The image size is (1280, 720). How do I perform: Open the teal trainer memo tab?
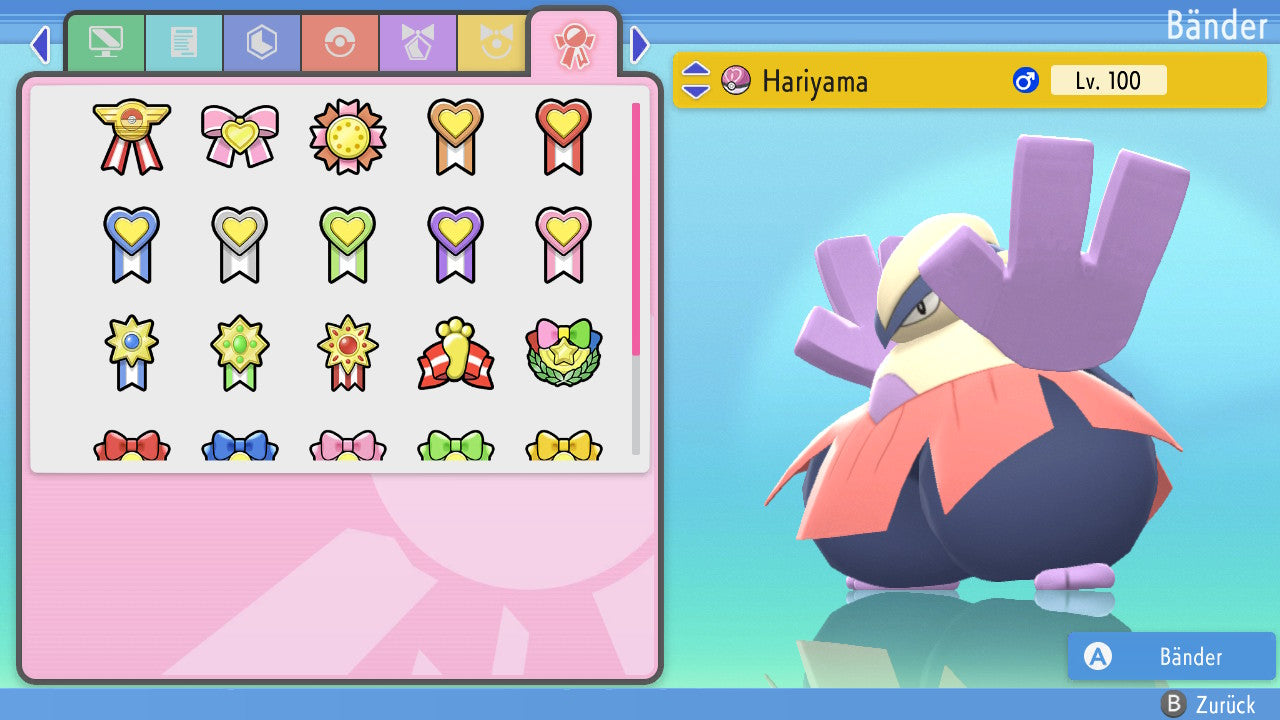(184, 42)
